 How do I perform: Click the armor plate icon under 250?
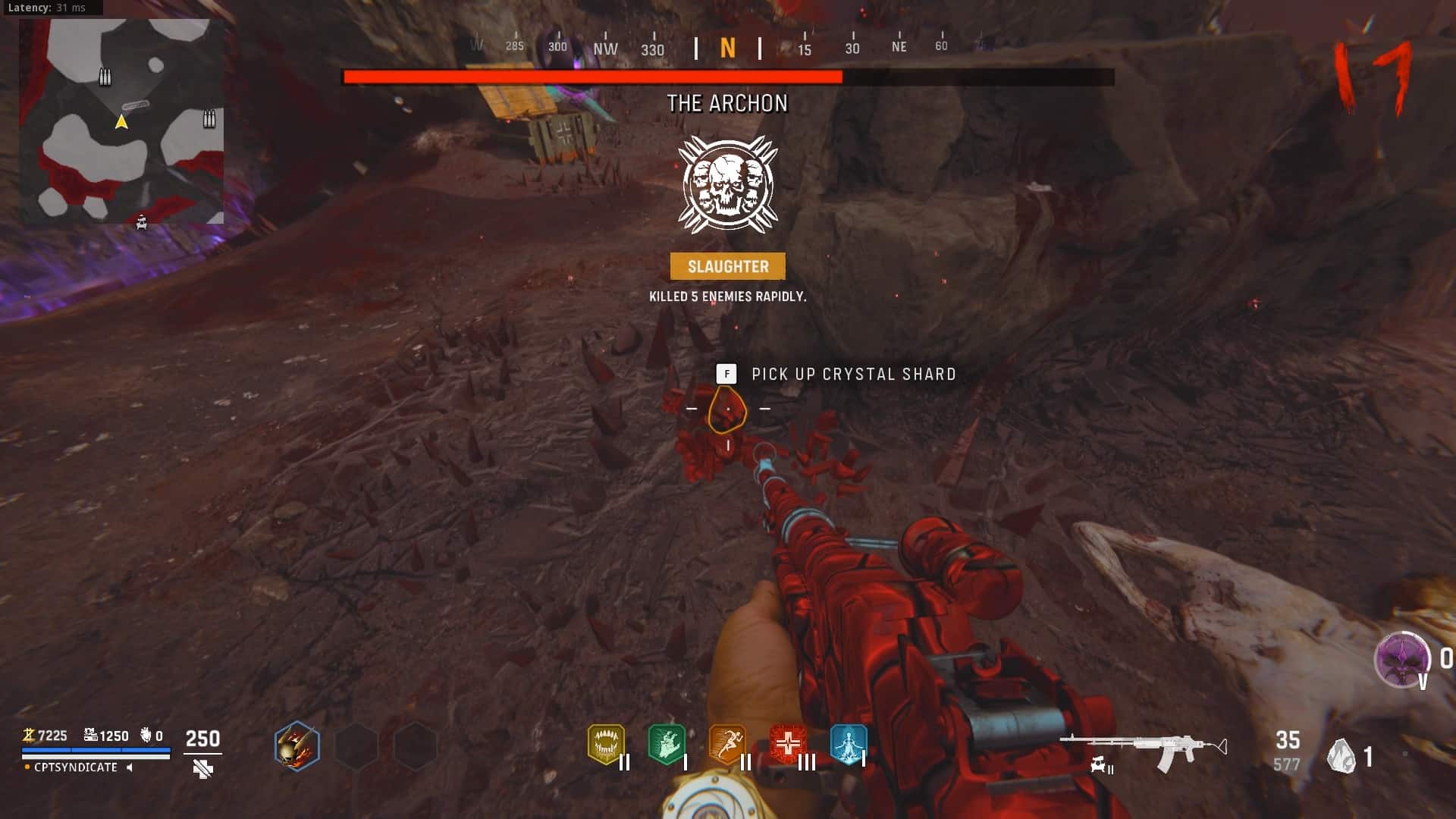(x=202, y=769)
